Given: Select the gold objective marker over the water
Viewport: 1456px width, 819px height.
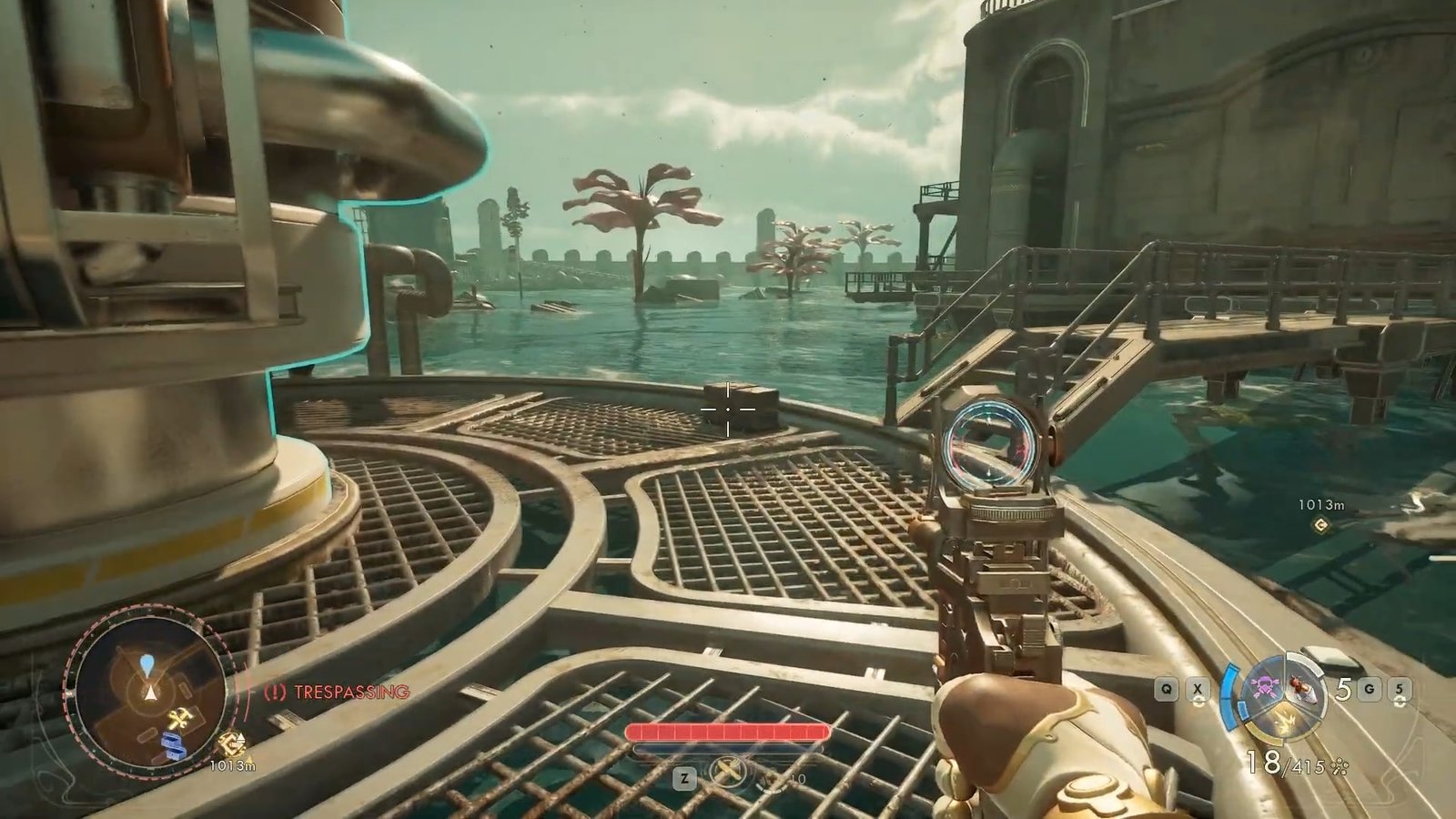Looking at the screenshot, I should [x=1320, y=524].
